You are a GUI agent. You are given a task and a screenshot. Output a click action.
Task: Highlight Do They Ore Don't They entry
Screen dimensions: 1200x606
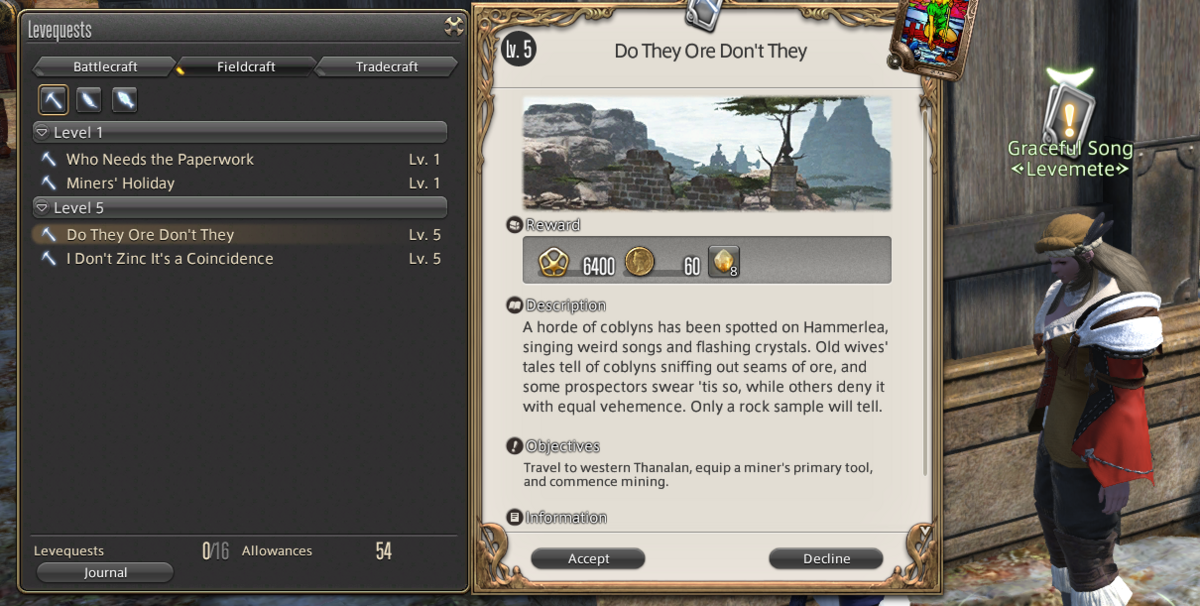click(150, 235)
